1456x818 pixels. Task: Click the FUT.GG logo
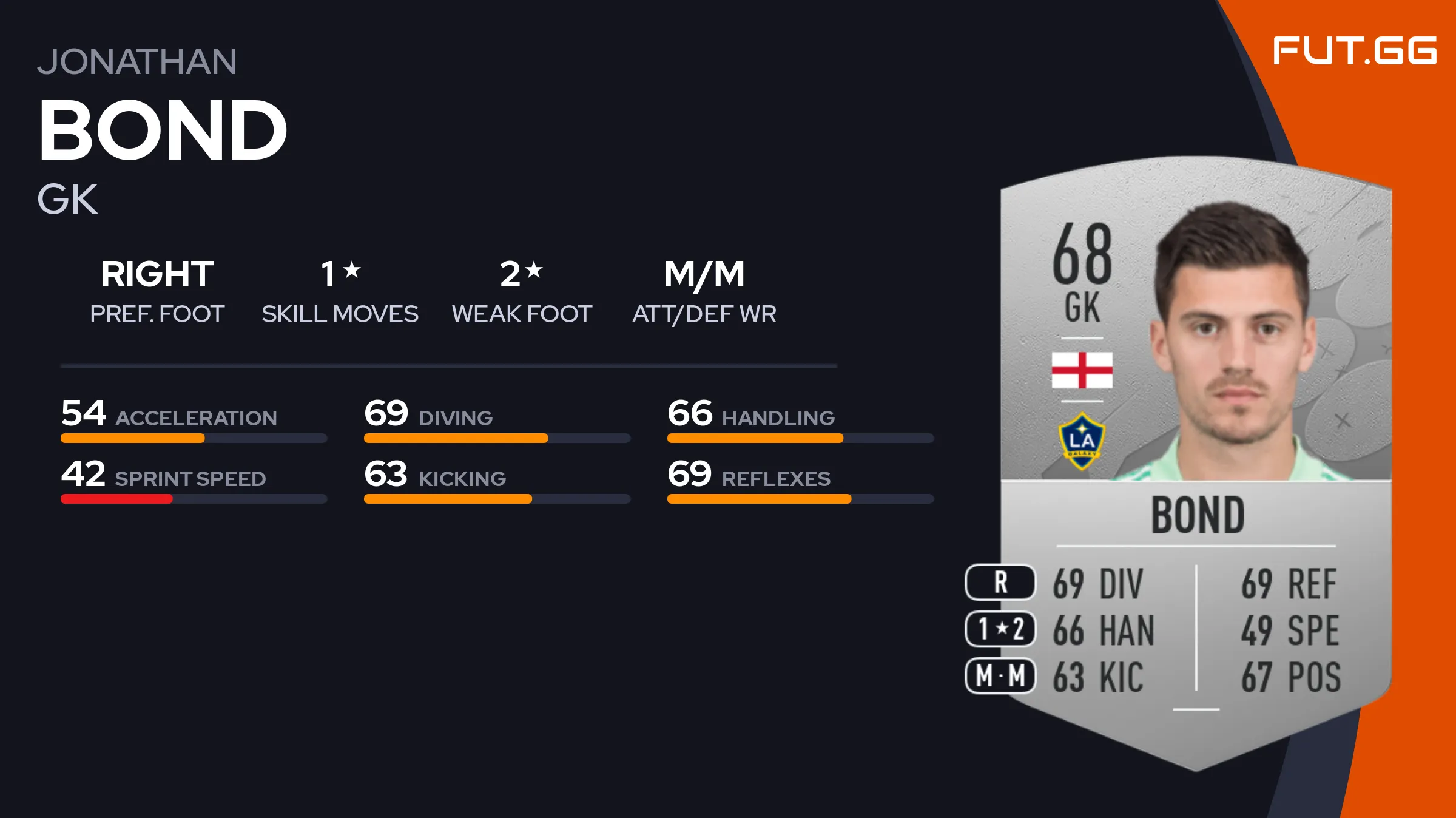[1354, 50]
